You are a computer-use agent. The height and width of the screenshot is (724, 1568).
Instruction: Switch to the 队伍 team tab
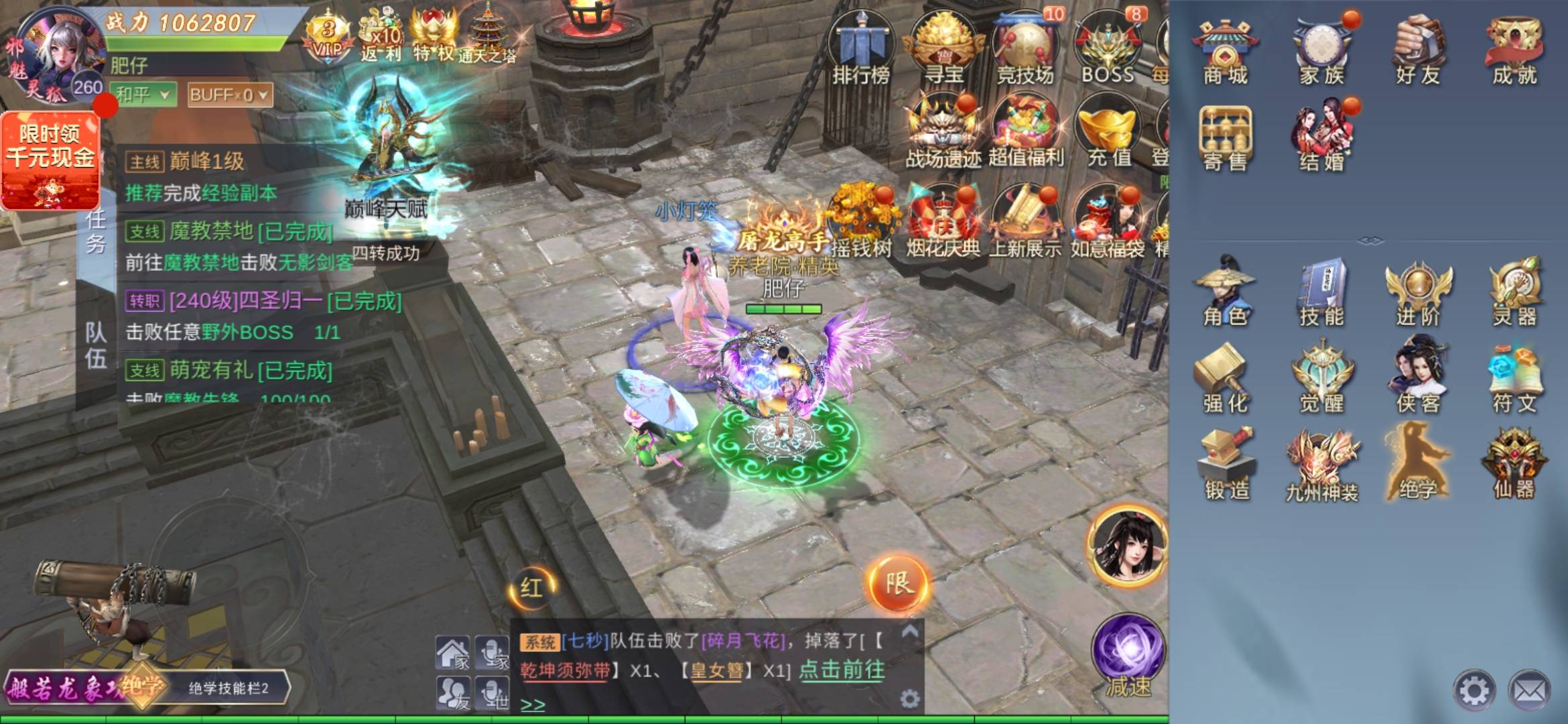(x=96, y=345)
